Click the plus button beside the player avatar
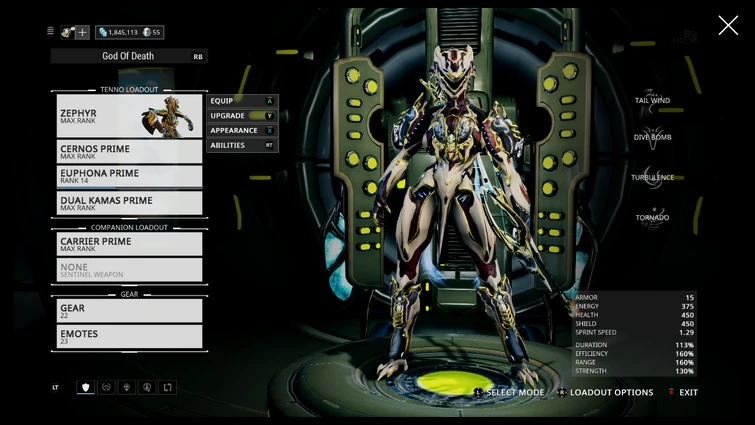 (x=83, y=32)
